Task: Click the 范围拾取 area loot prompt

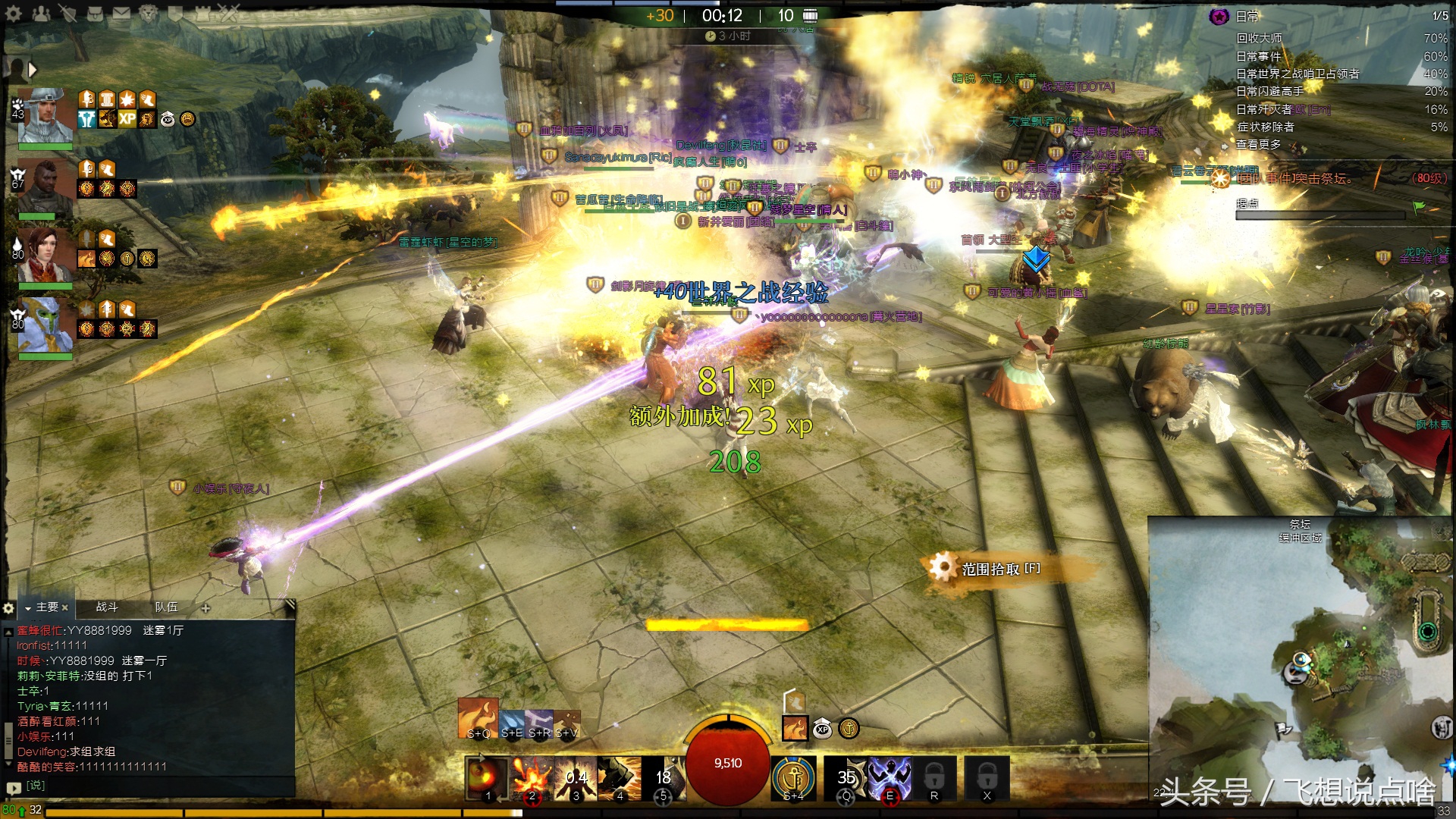Action: tap(999, 569)
